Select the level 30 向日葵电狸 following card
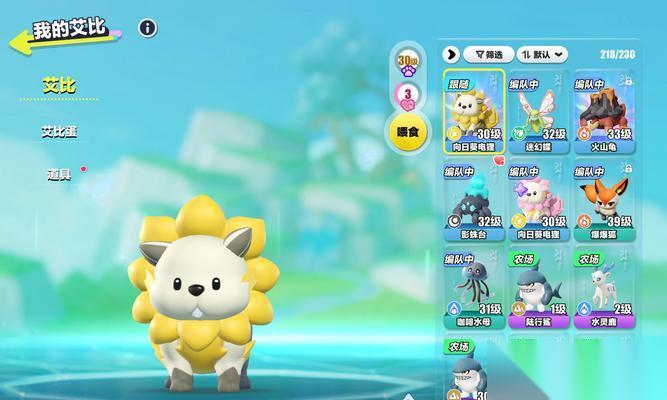Screen dimensions: 667x400 pos(474,113)
